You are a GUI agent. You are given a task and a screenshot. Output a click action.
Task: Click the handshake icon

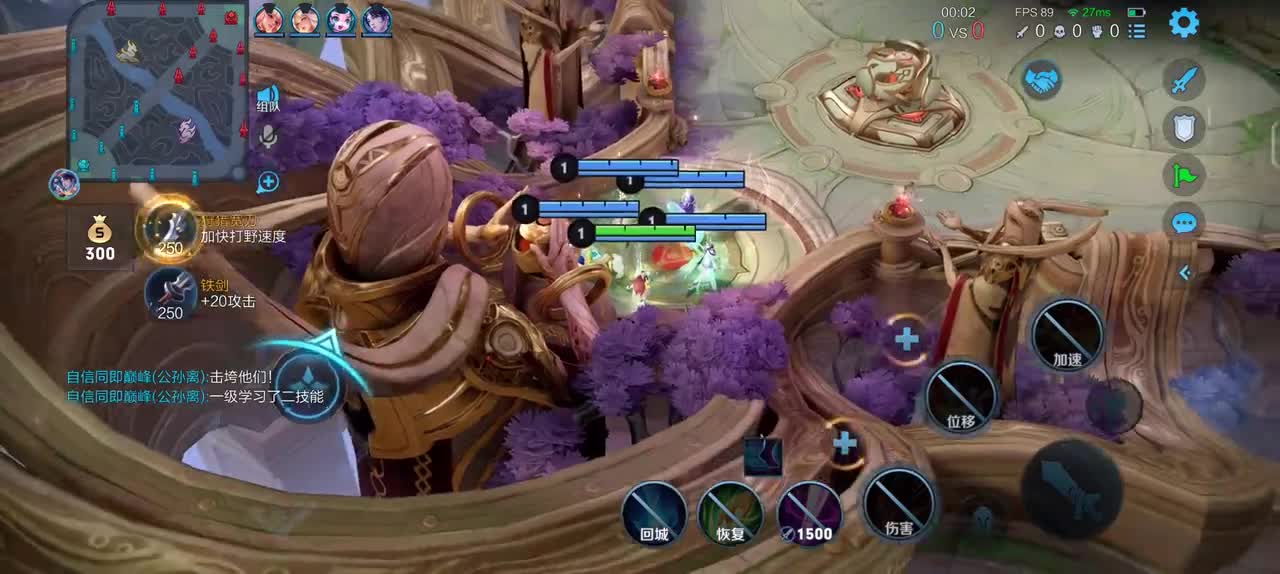coord(1041,80)
